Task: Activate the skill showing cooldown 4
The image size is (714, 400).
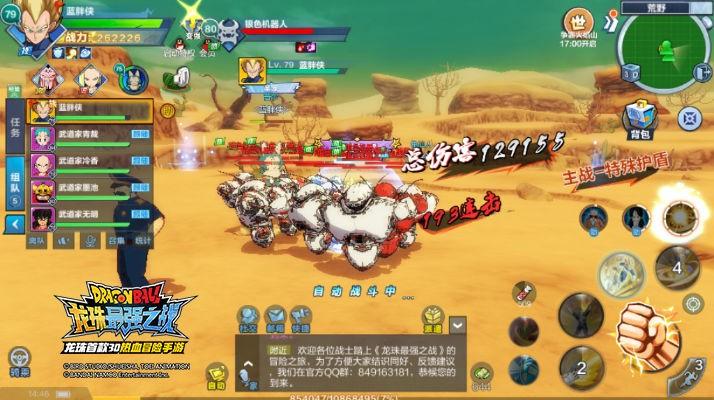Action: (x=677, y=266)
